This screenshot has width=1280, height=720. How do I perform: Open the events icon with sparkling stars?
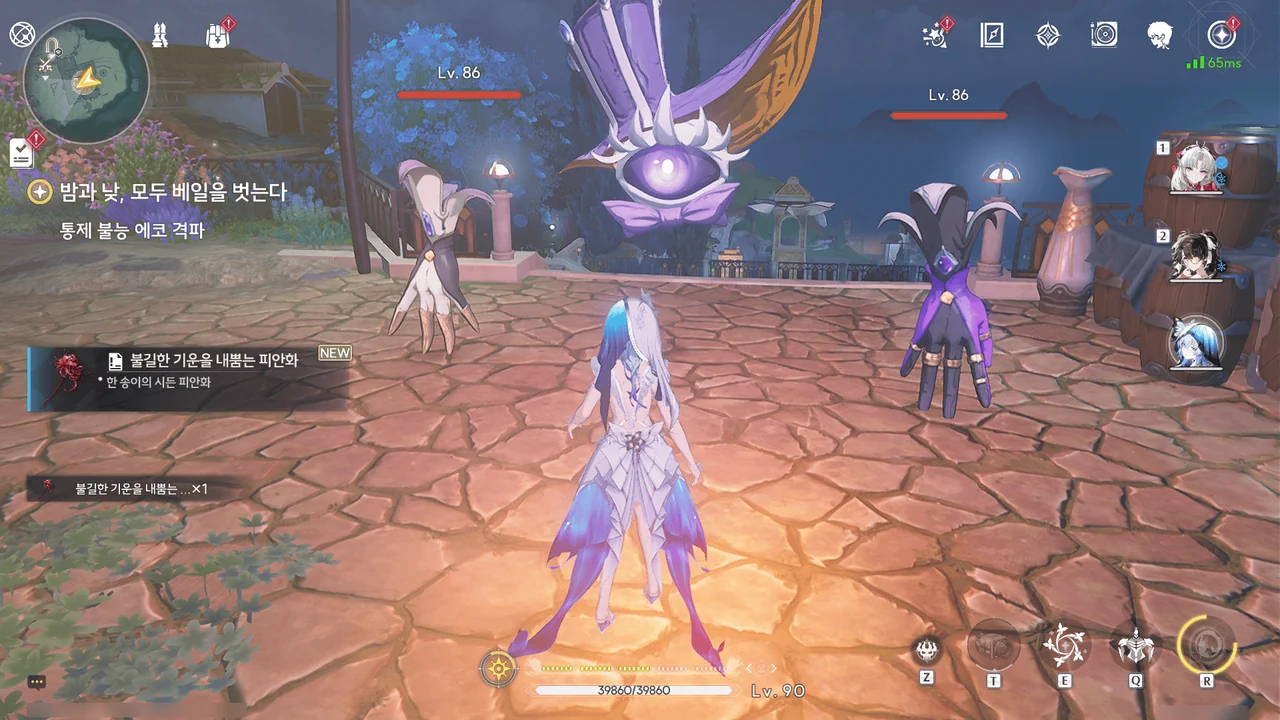coord(935,36)
